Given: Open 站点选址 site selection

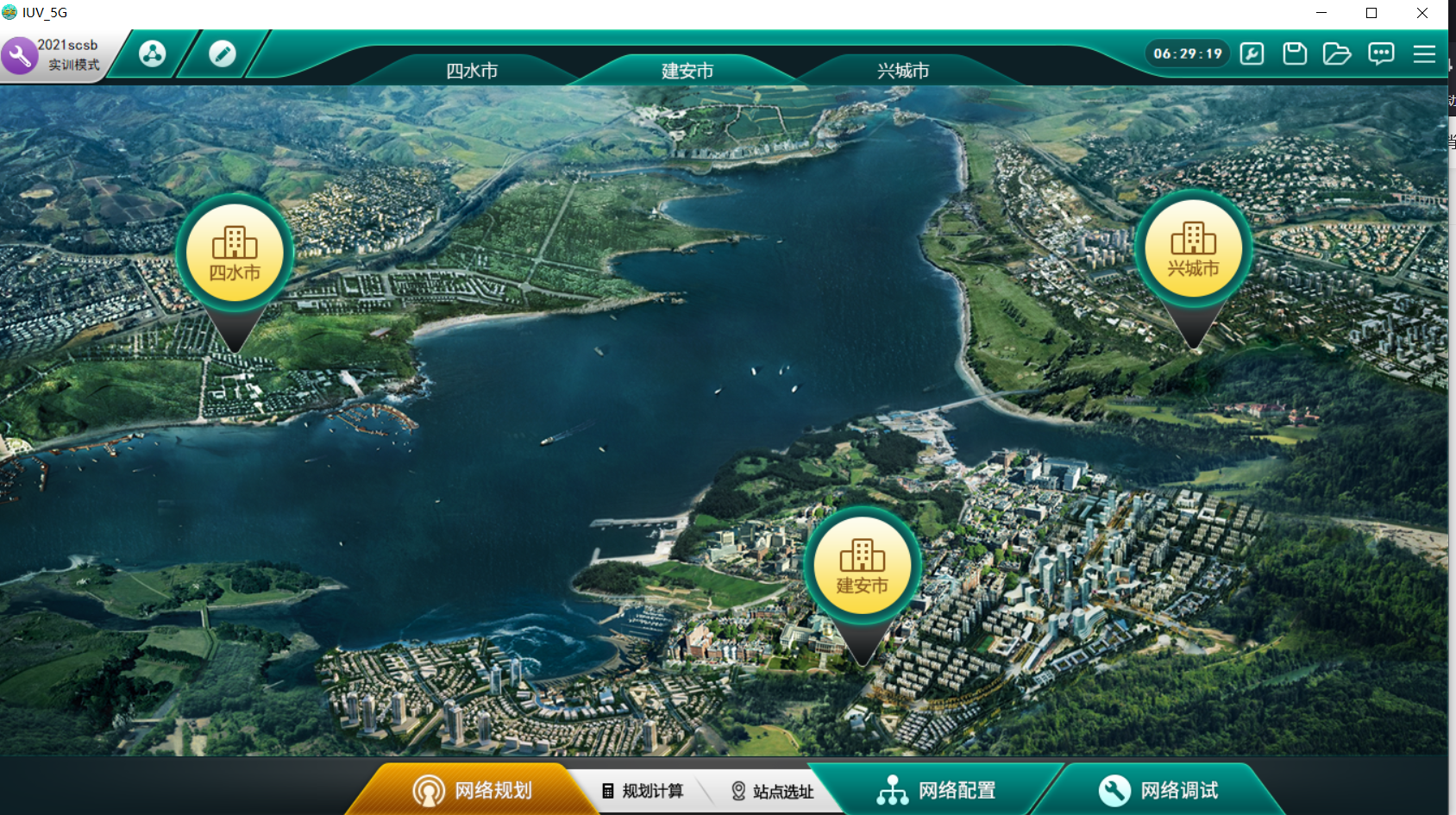Looking at the screenshot, I should tap(773, 791).
